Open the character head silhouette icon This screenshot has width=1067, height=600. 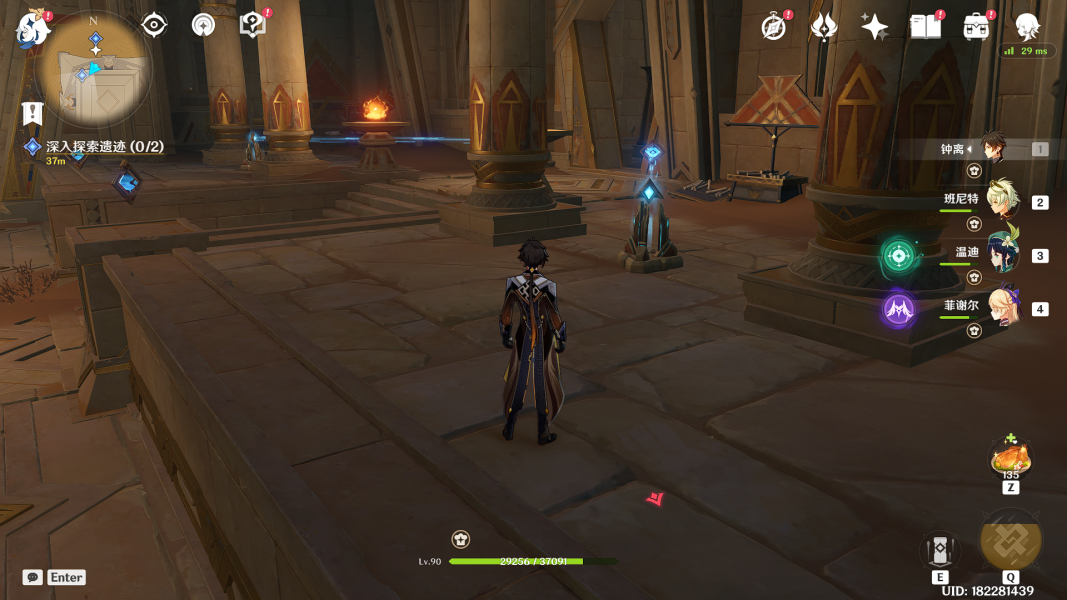[1027, 27]
